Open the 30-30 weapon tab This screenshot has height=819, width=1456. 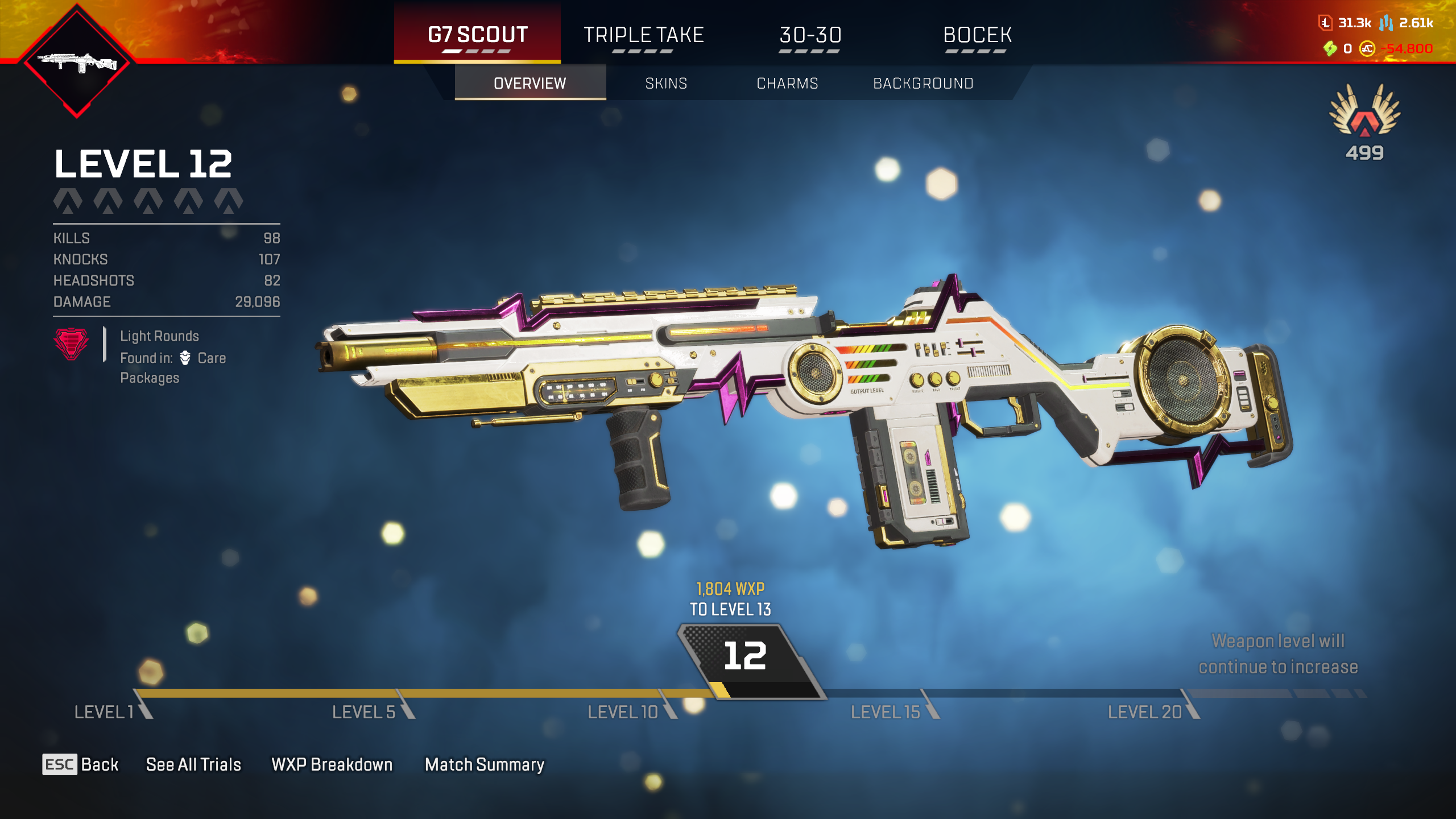pyautogui.click(x=810, y=35)
